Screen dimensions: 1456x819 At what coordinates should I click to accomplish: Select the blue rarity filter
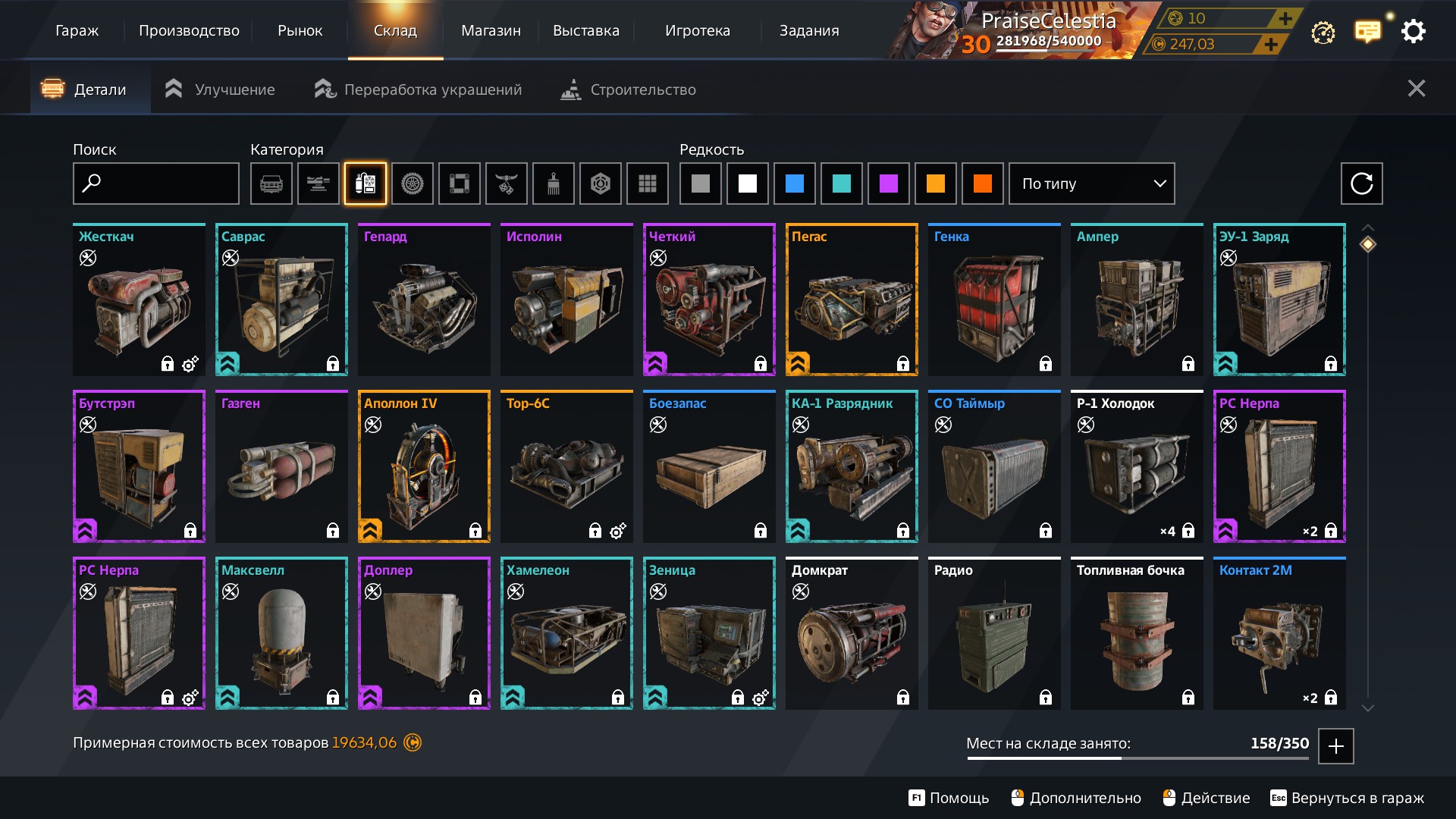click(795, 184)
